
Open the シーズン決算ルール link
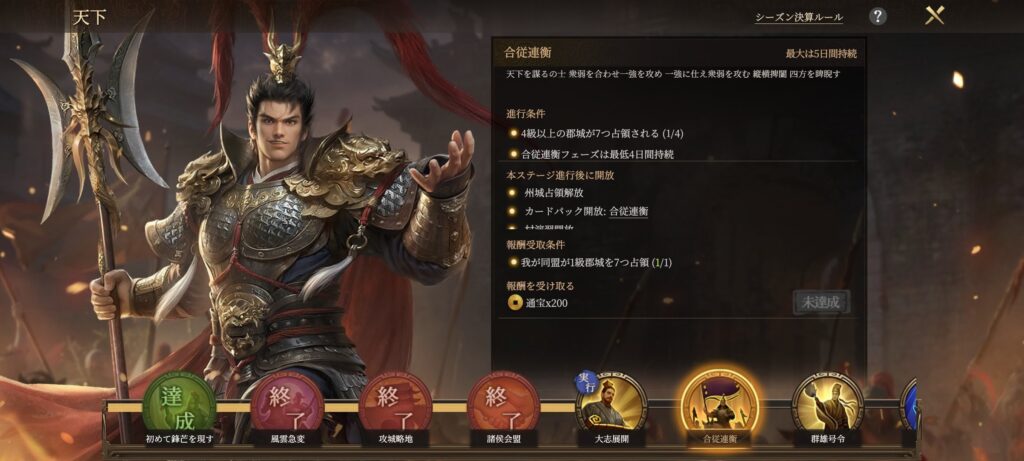(798, 17)
